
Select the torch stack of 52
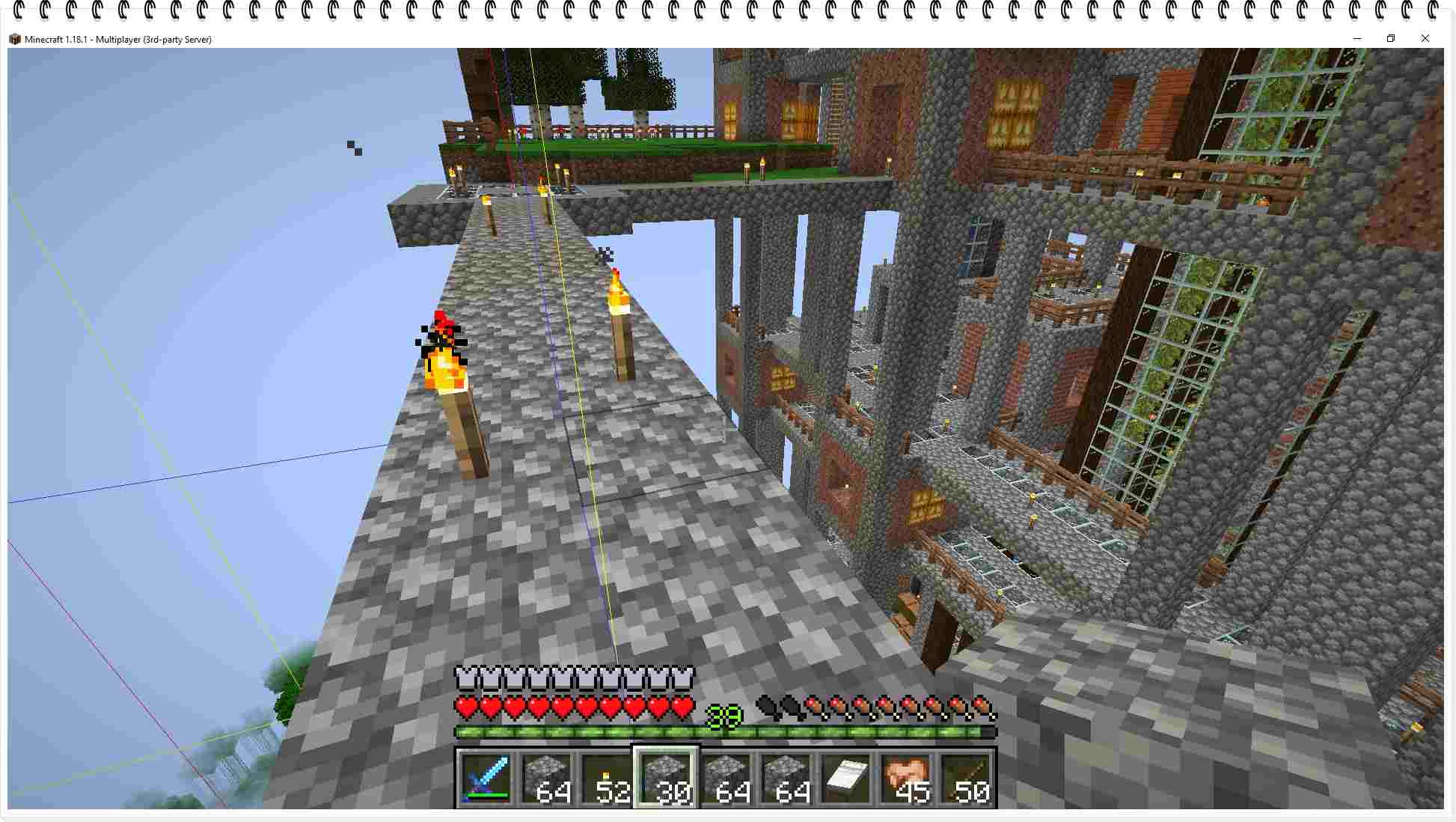coord(606,778)
